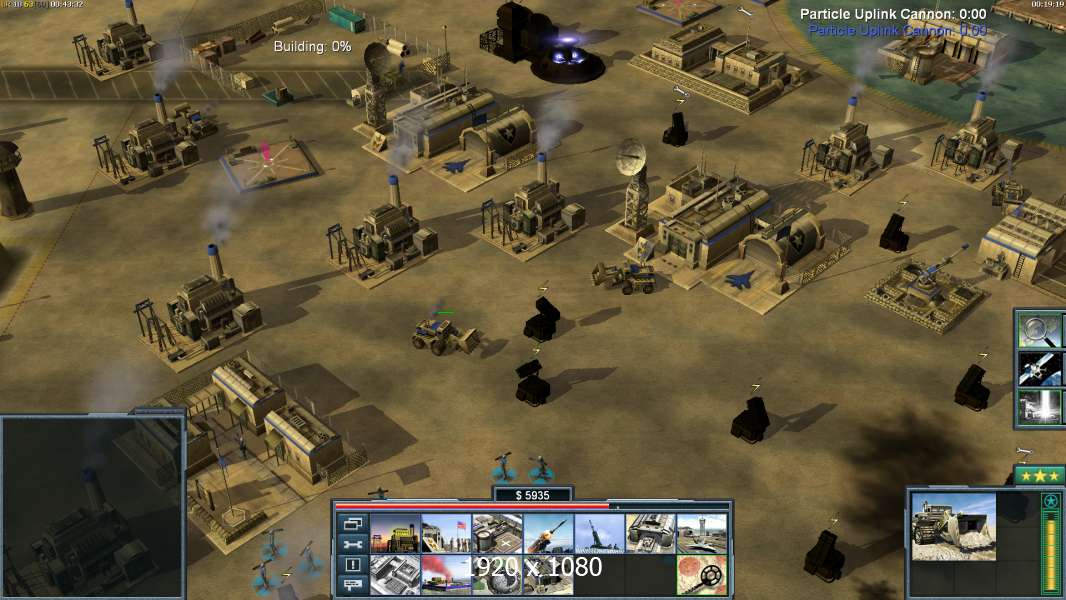Activate the mine detector command icon
1066x600 pixels.
tap(701, 575)
